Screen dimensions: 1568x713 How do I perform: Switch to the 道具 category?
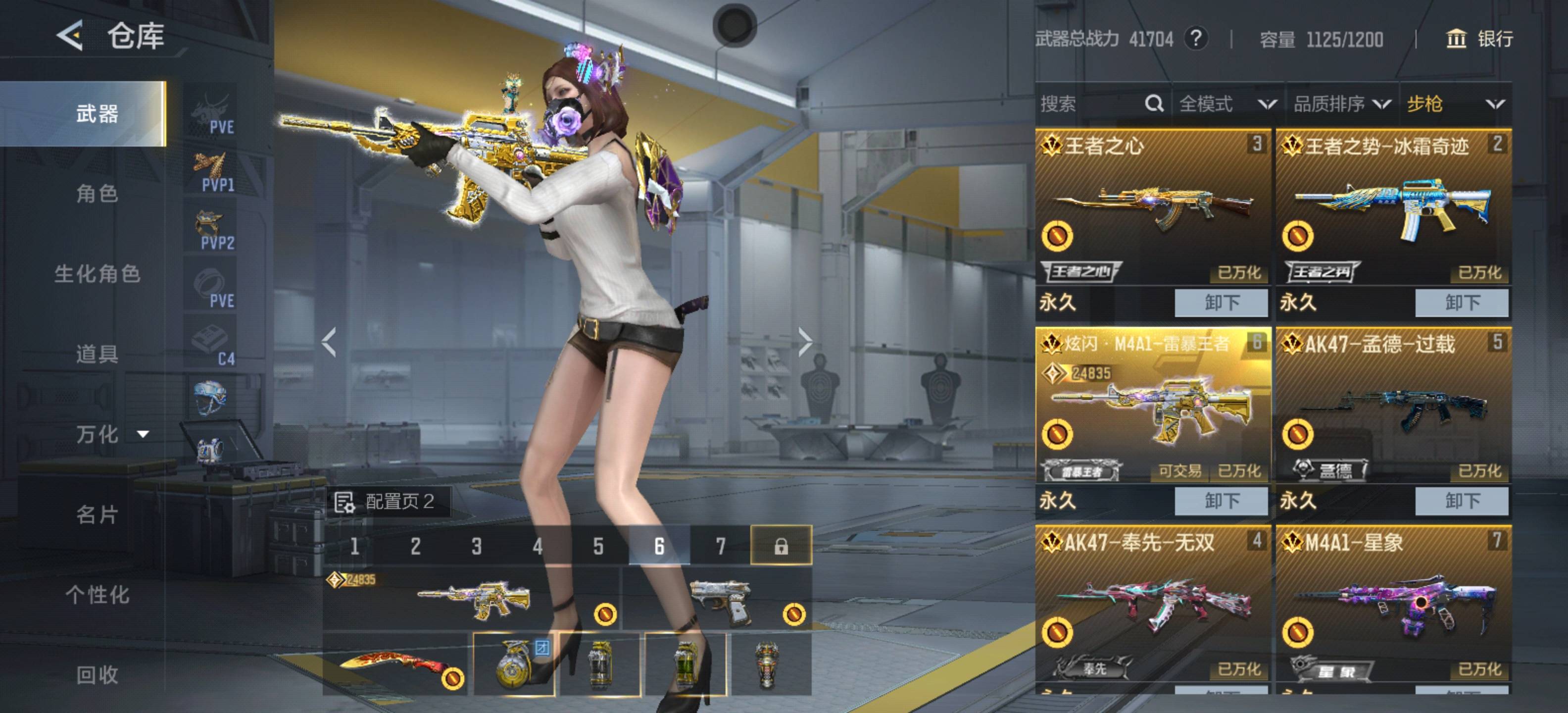(x=97, y=354)
